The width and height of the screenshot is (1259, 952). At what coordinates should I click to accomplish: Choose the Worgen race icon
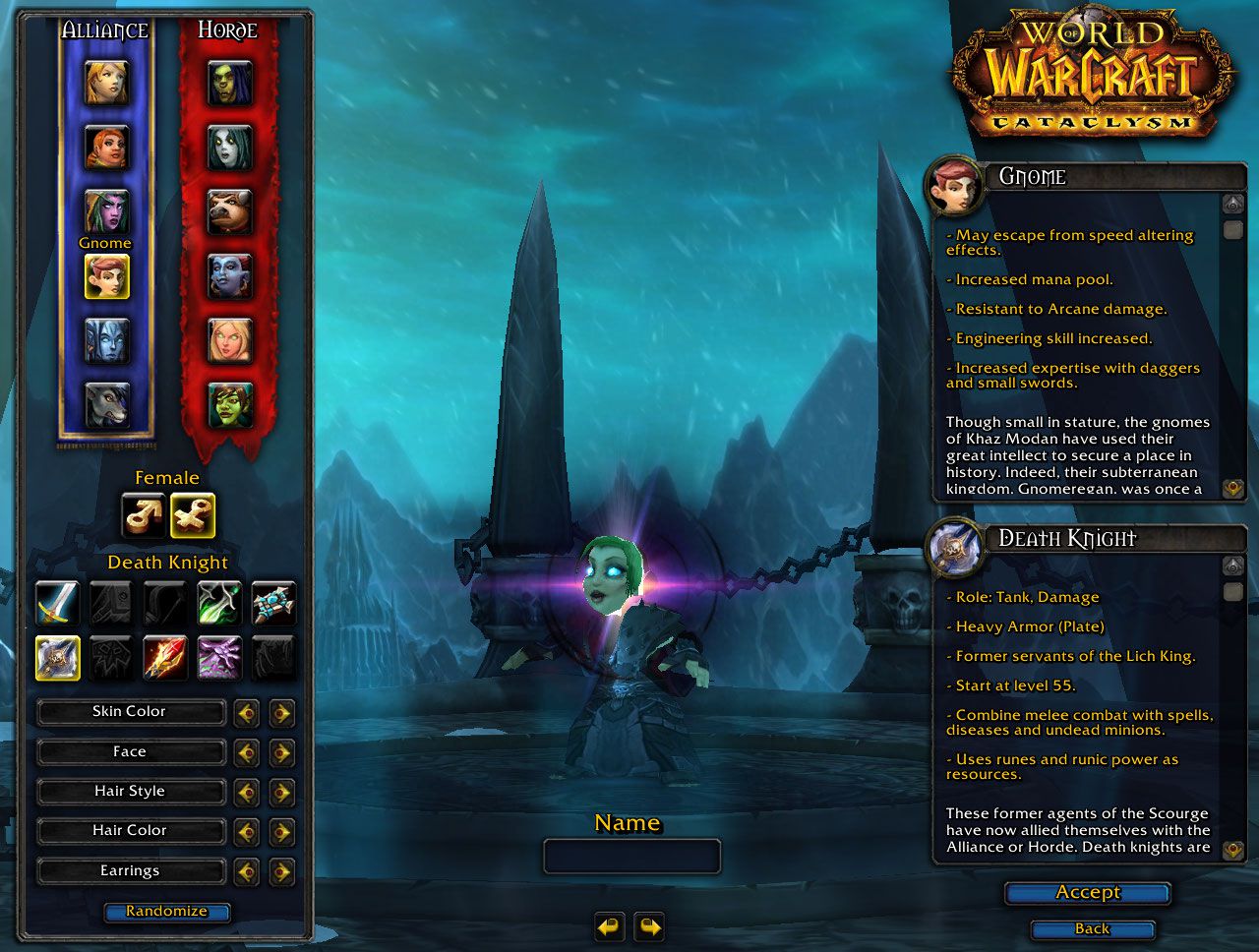click(106, 404)
